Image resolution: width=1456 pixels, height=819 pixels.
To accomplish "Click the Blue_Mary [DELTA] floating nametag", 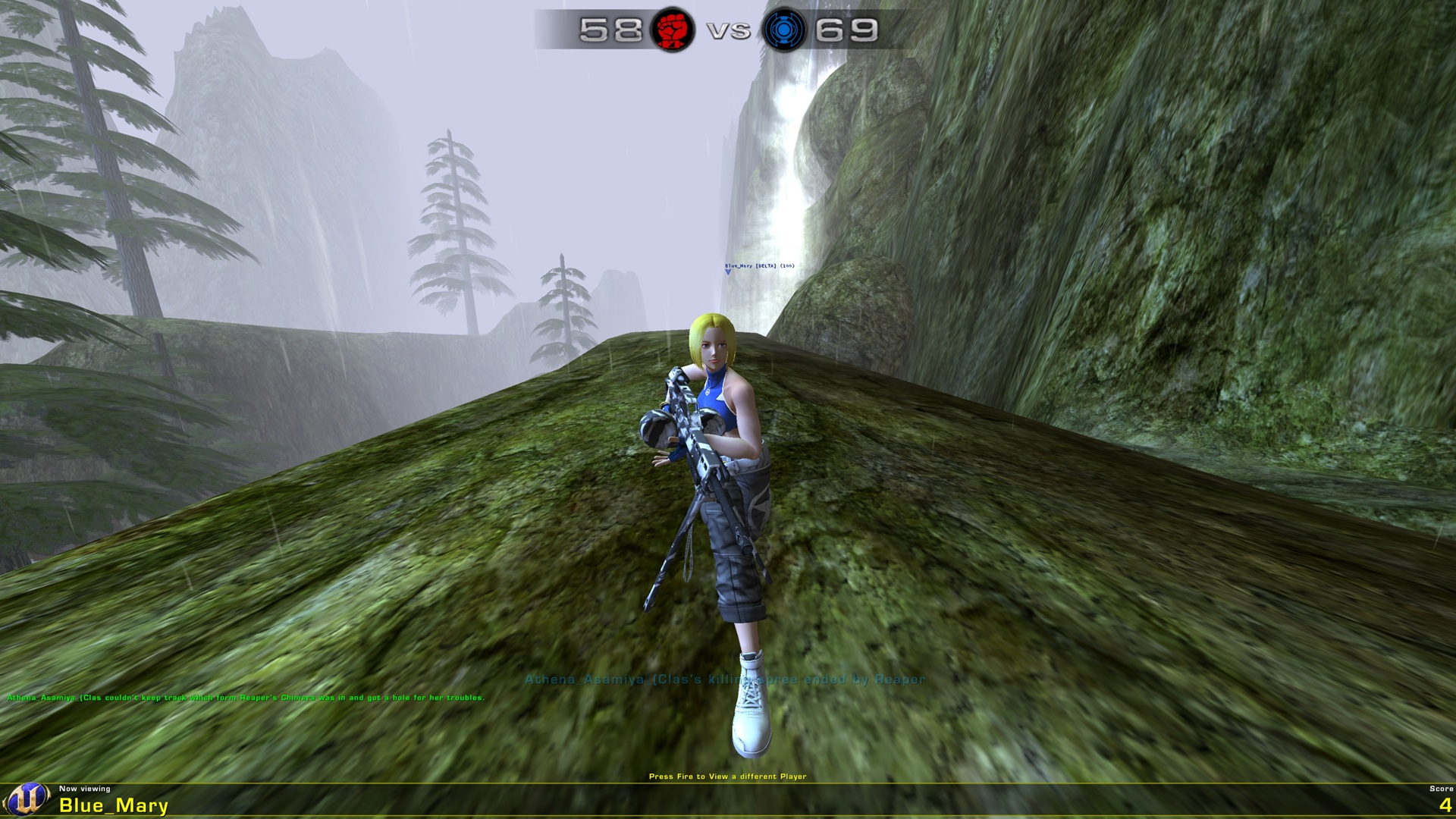I will click(x=758, y=267).
